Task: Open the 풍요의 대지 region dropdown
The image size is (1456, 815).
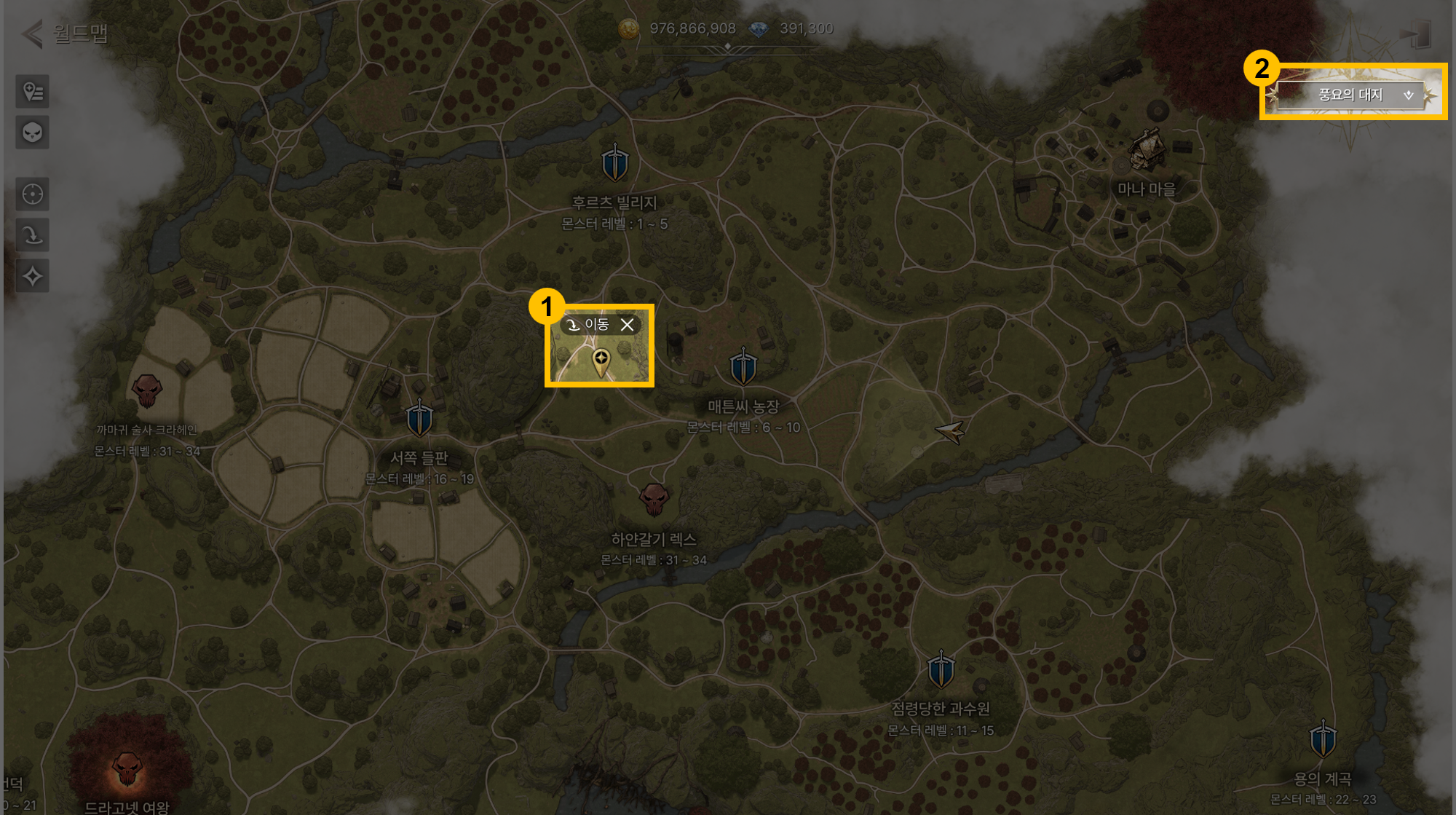Action: click(x=1351, y=95)
